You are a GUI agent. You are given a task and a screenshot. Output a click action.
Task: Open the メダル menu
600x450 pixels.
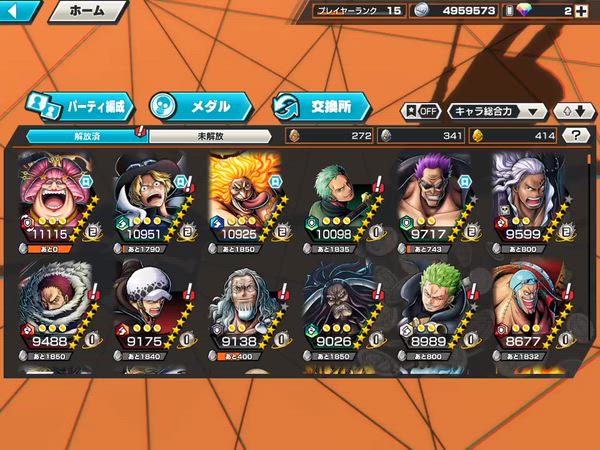click(199, 105)
